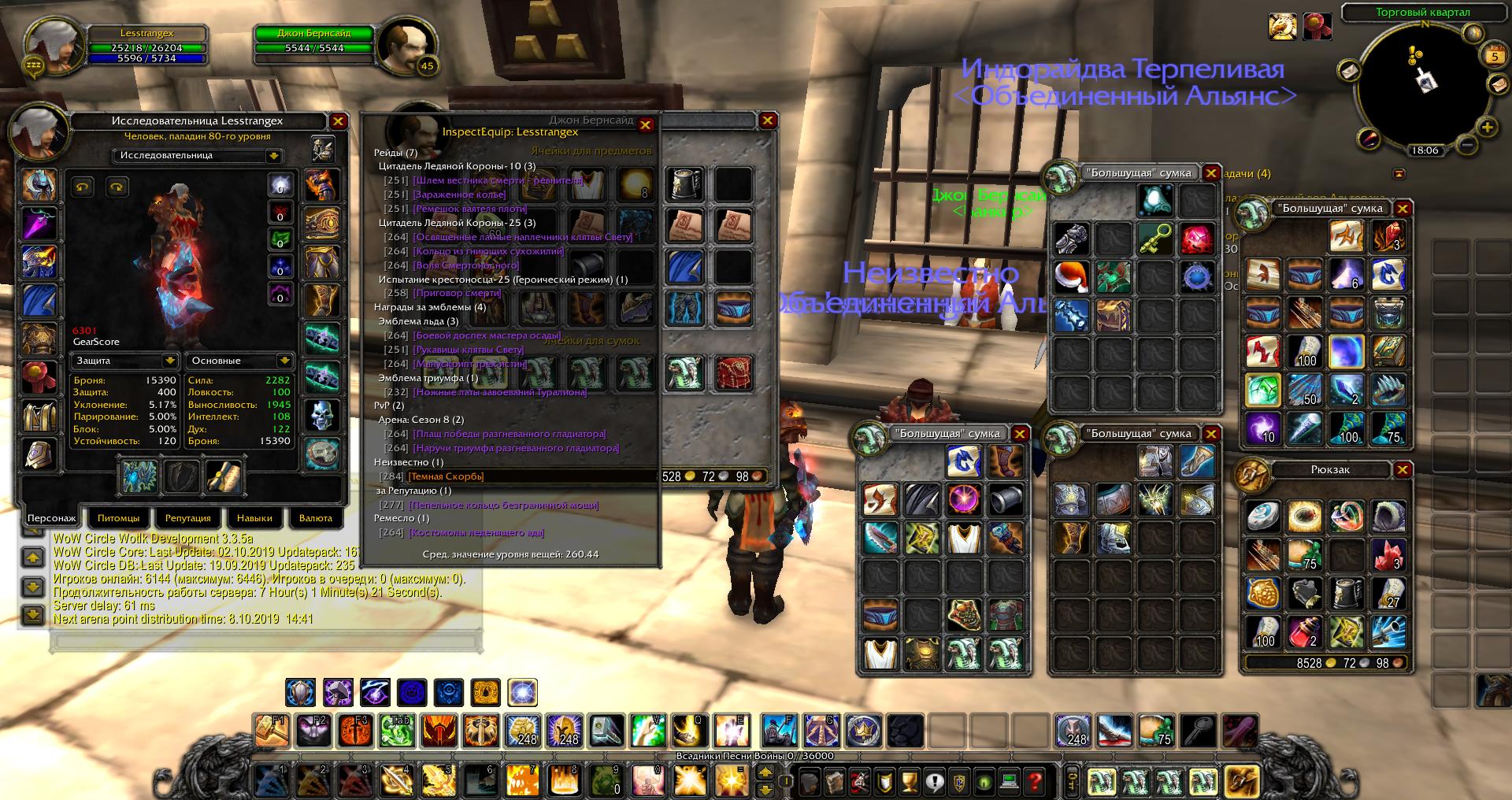
Task: Select the golden key item in bag
Action: tap(1155, 238)
